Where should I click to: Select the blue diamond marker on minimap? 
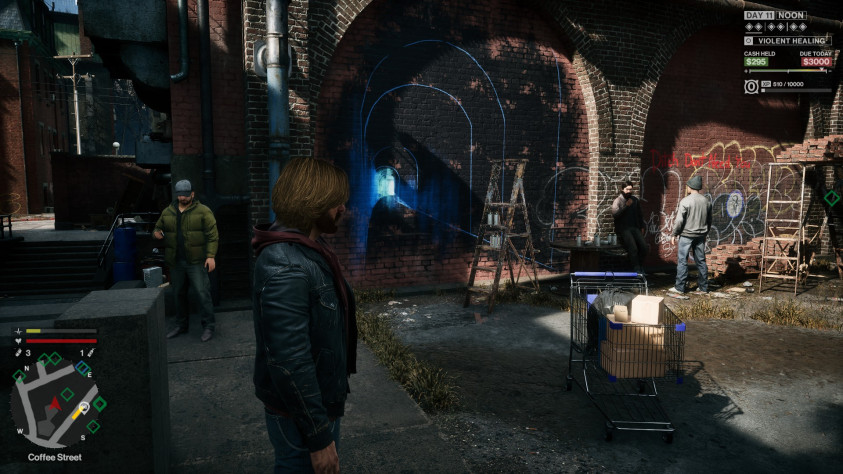point(83,368)
